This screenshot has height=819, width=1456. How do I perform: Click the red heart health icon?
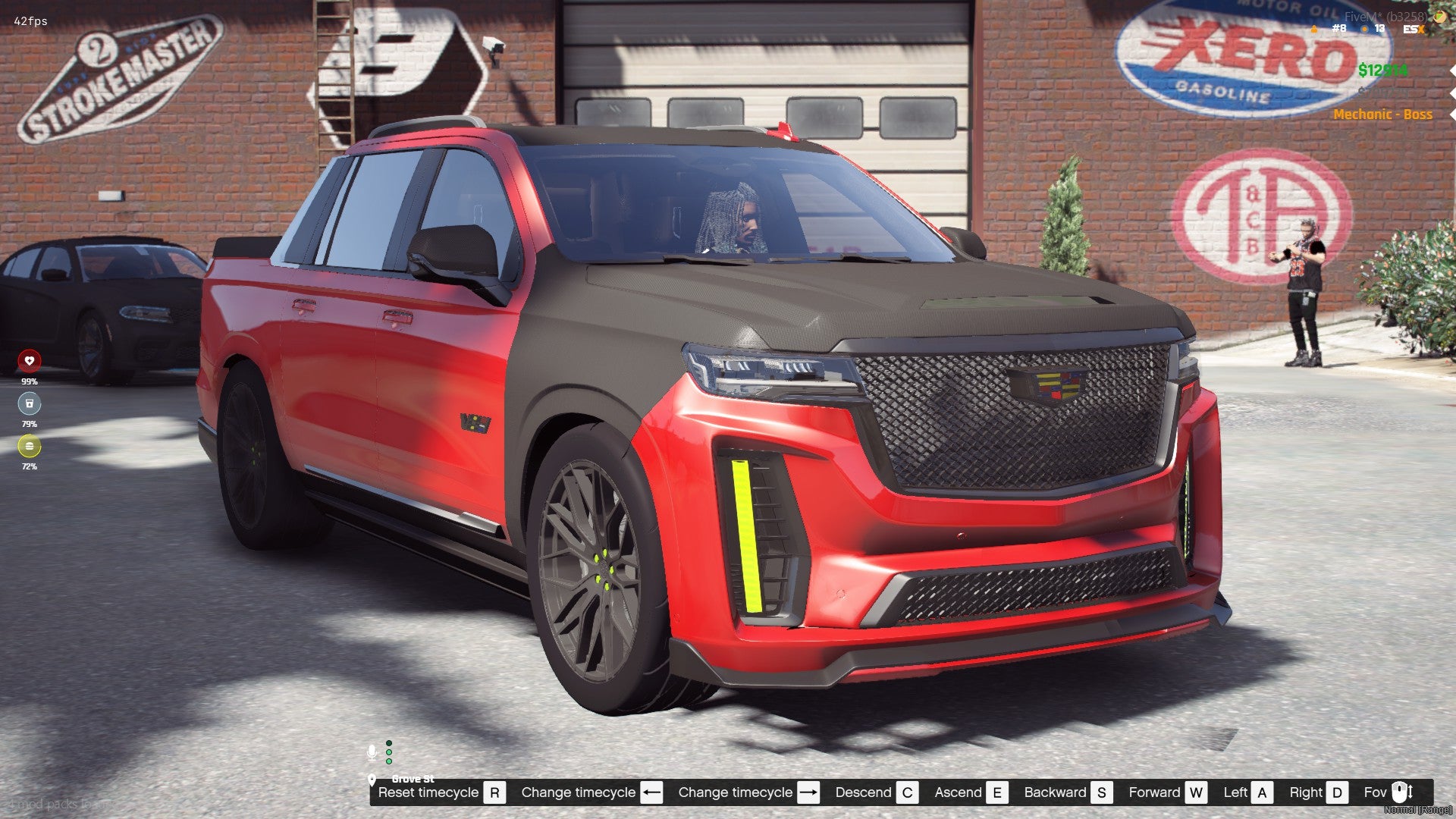[30, 361]
